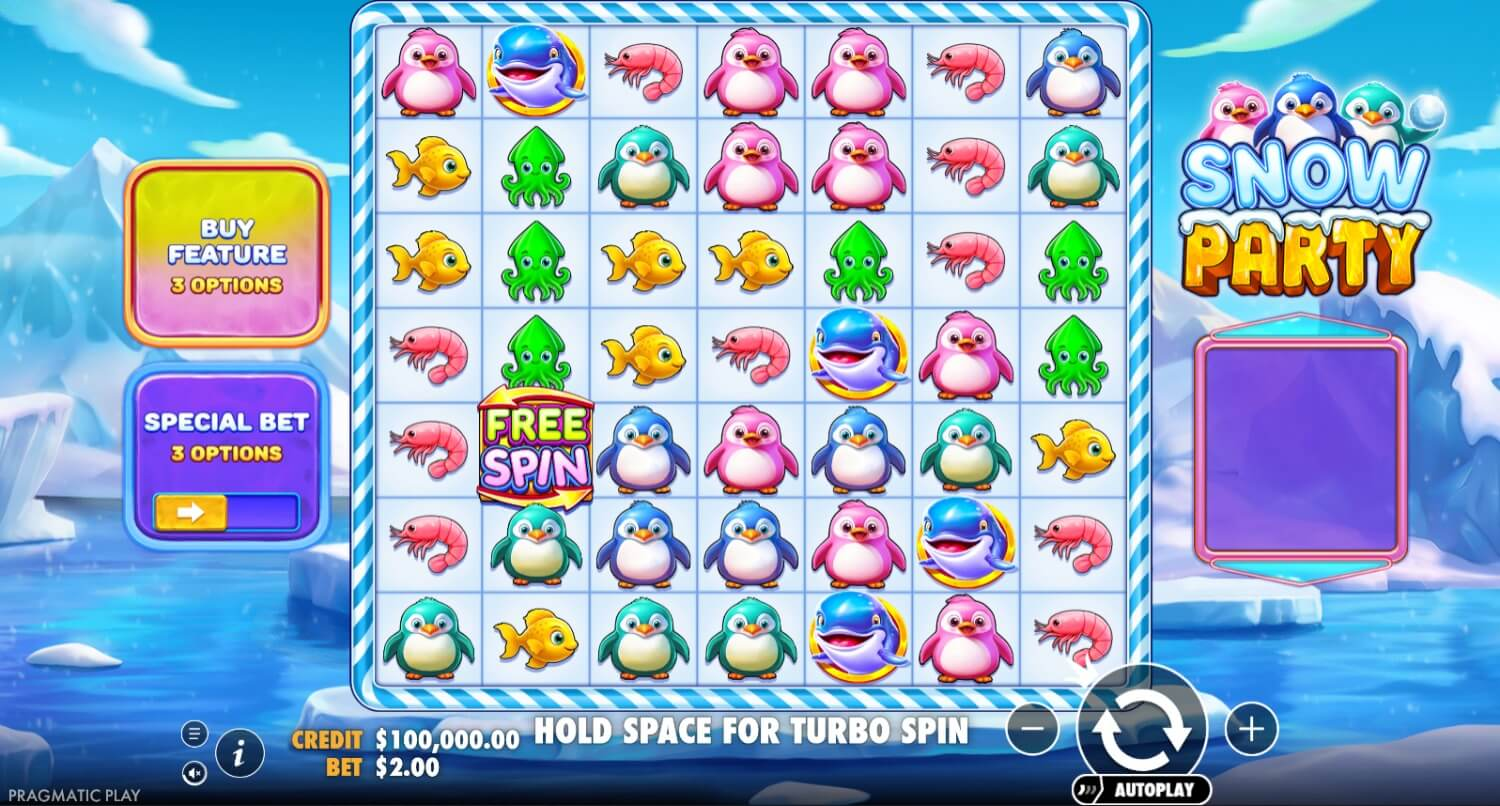1500x806 pixels.
Task: Mute the game sound
Action: 194,773
